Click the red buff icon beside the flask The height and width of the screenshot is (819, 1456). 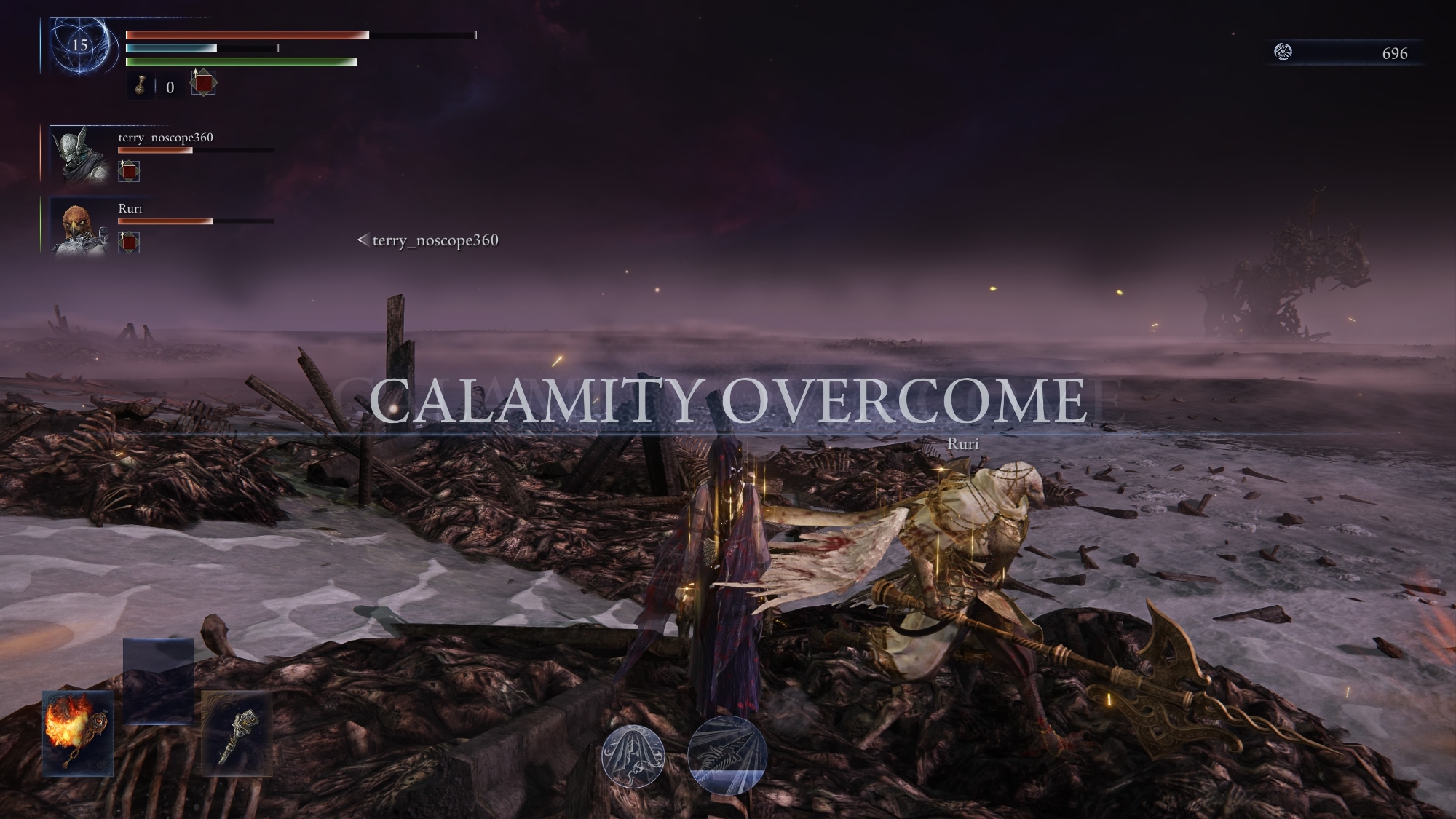tap(203, 84)
